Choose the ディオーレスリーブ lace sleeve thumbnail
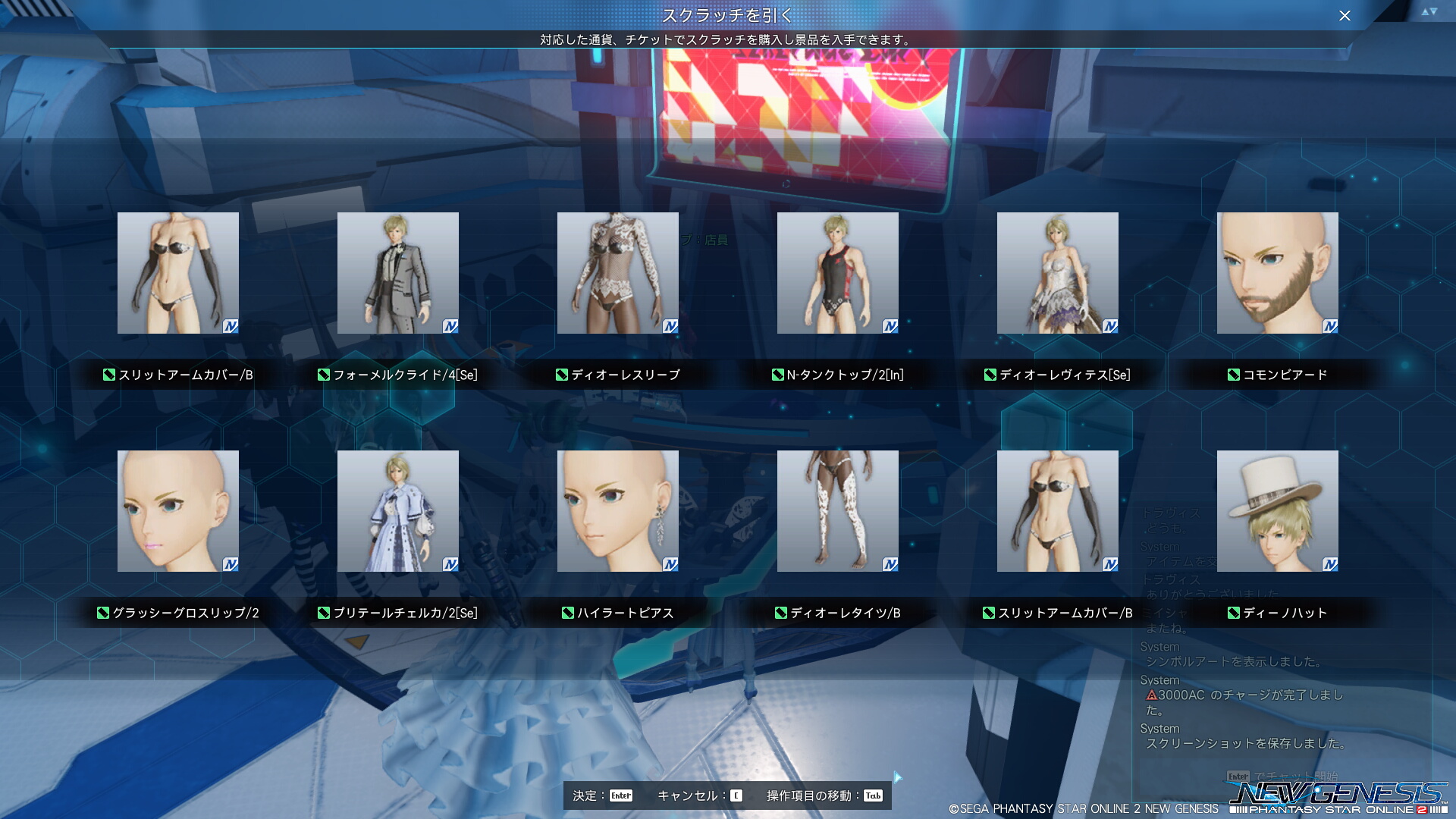Screen dimensions: 1456x819 coord(617,273)
